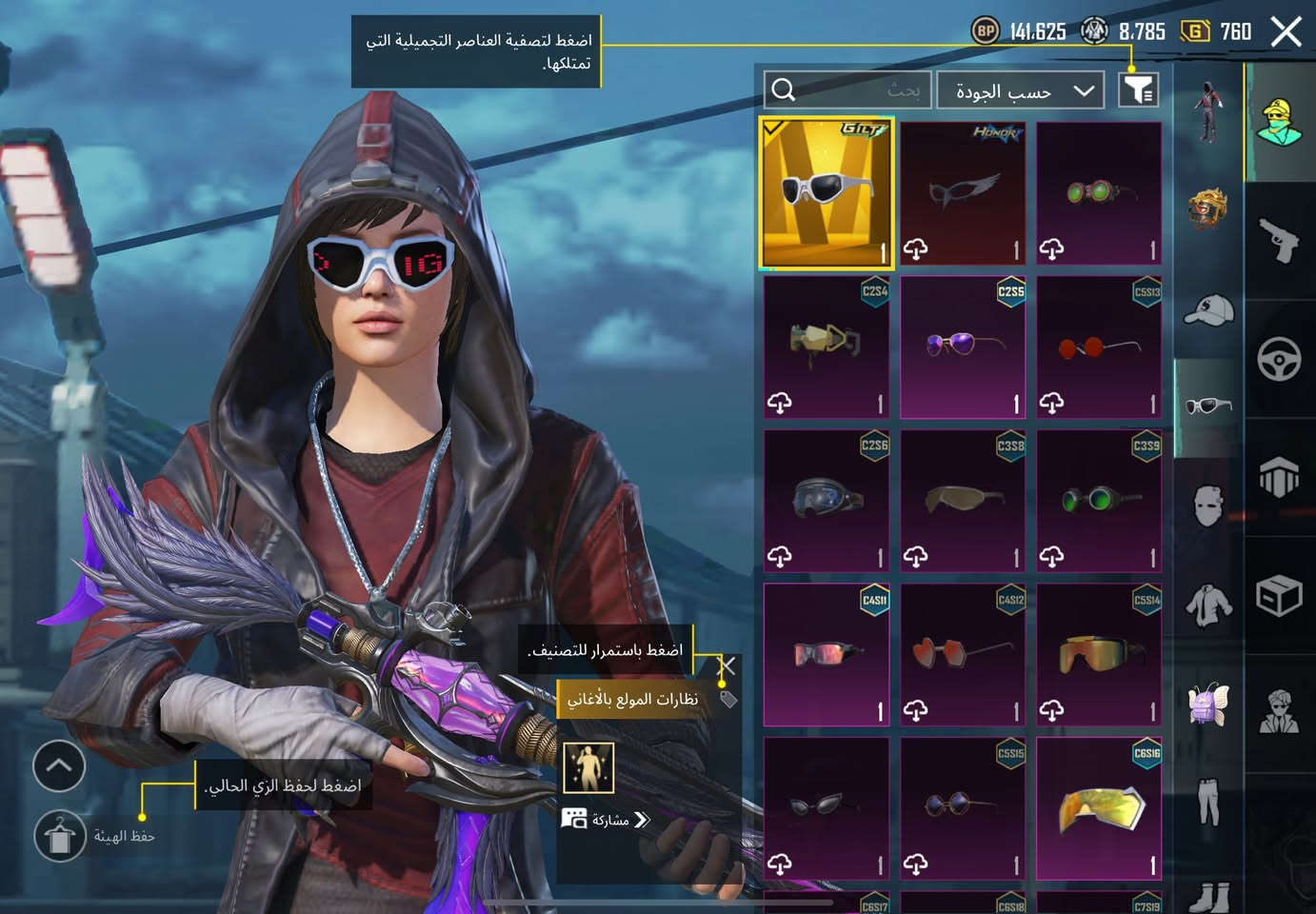This screenshot has width=1316, height=914.
Task: Select the red round-lens glasses tile
Action: point(1099,348)
